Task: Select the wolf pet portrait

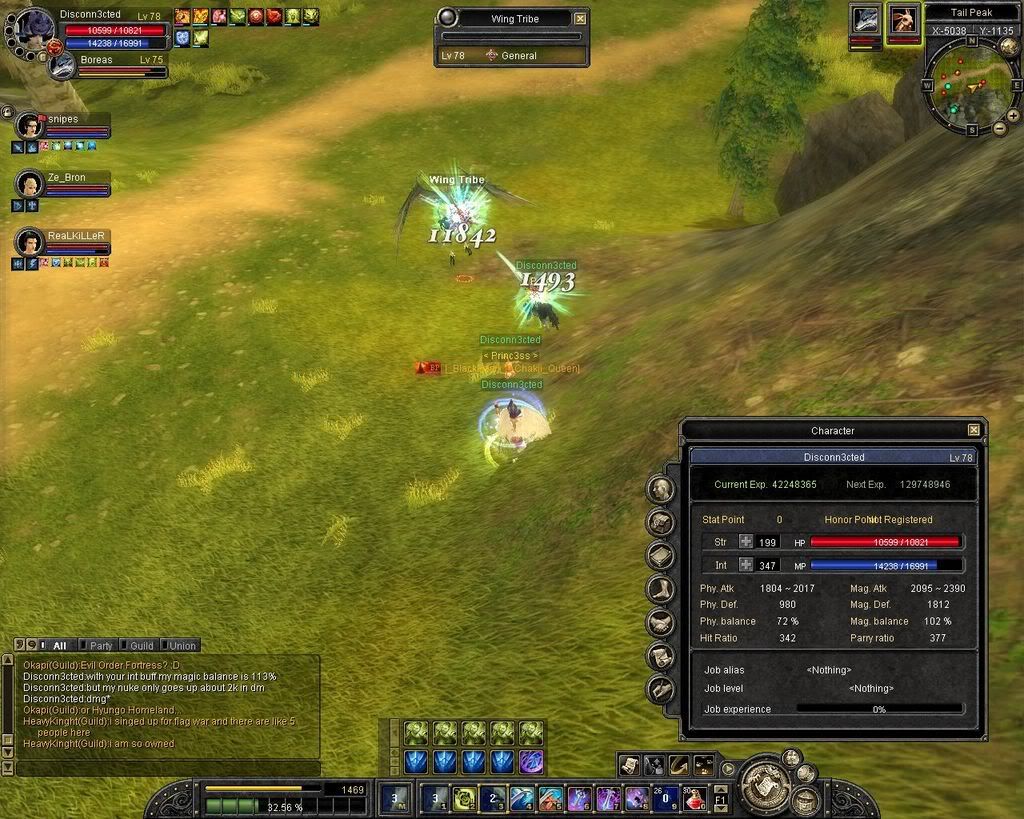Action: tap(865, 20)
